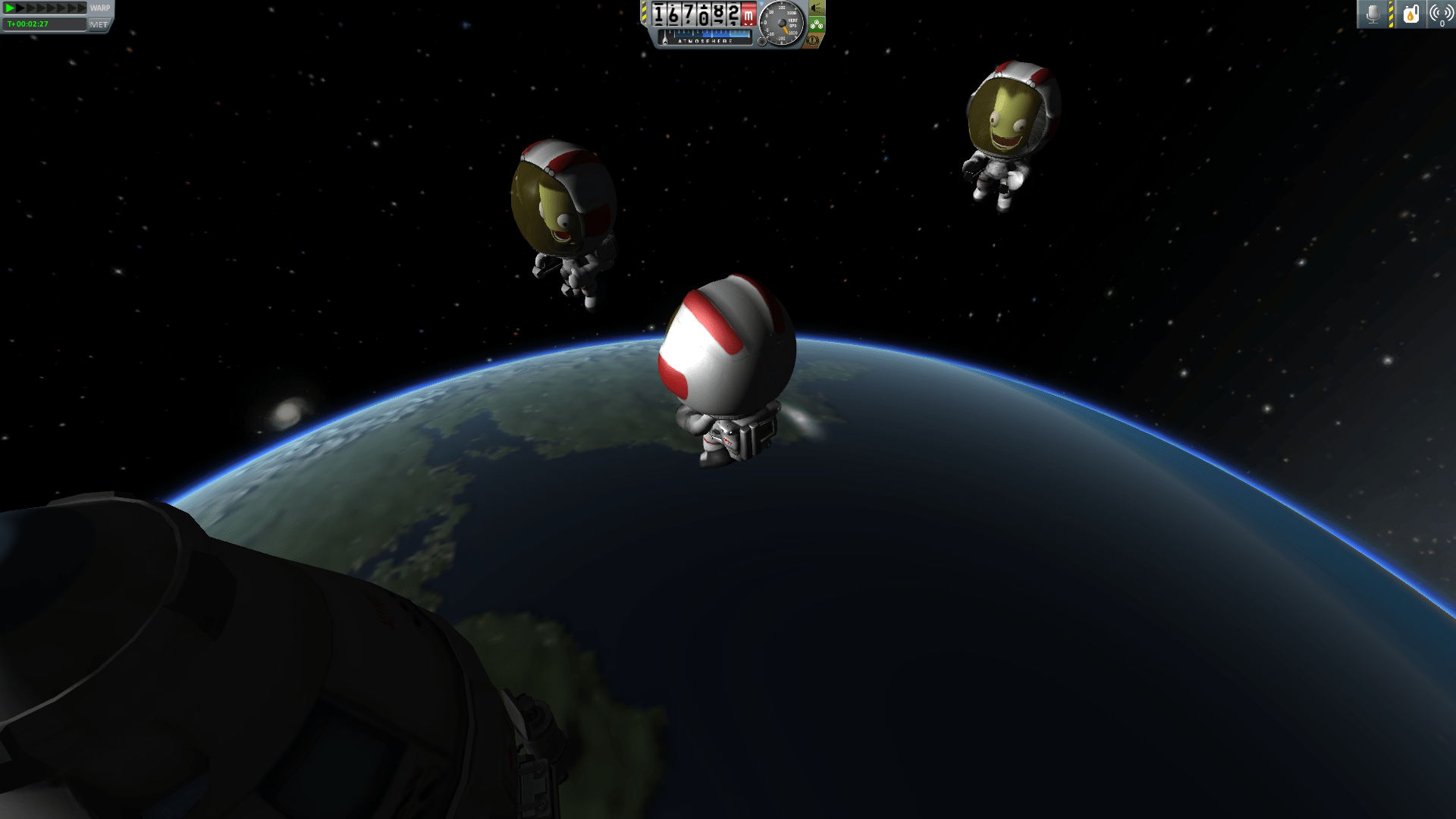Toggle the hazard-striped strip beside the altimeter
Viewport: 1456px width, 819px height.
click(644, 12)
